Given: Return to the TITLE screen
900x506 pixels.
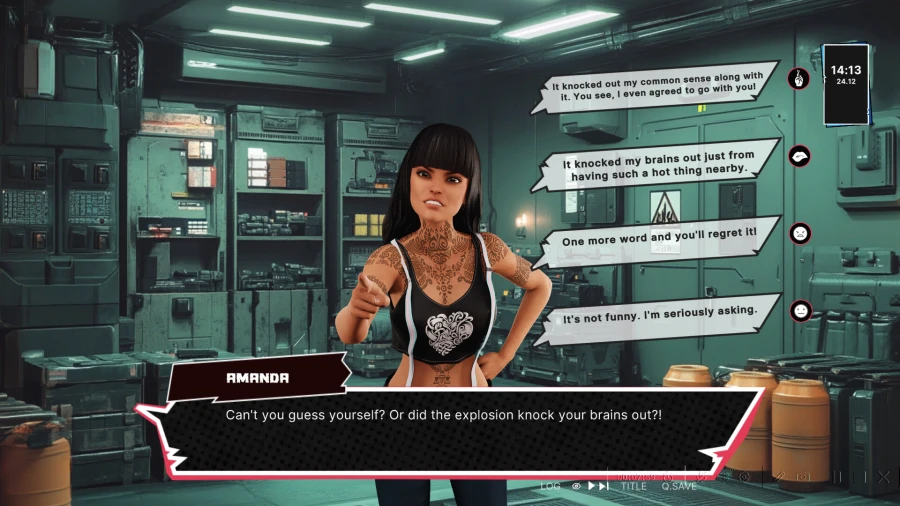Looking at the screenshot, I should [x=633, y=486].
